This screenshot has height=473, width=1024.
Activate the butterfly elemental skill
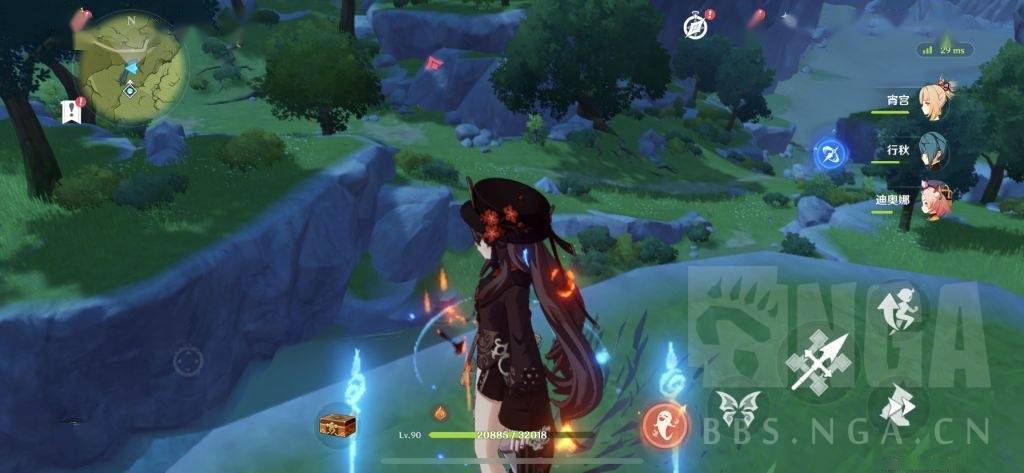pos(735,411)
